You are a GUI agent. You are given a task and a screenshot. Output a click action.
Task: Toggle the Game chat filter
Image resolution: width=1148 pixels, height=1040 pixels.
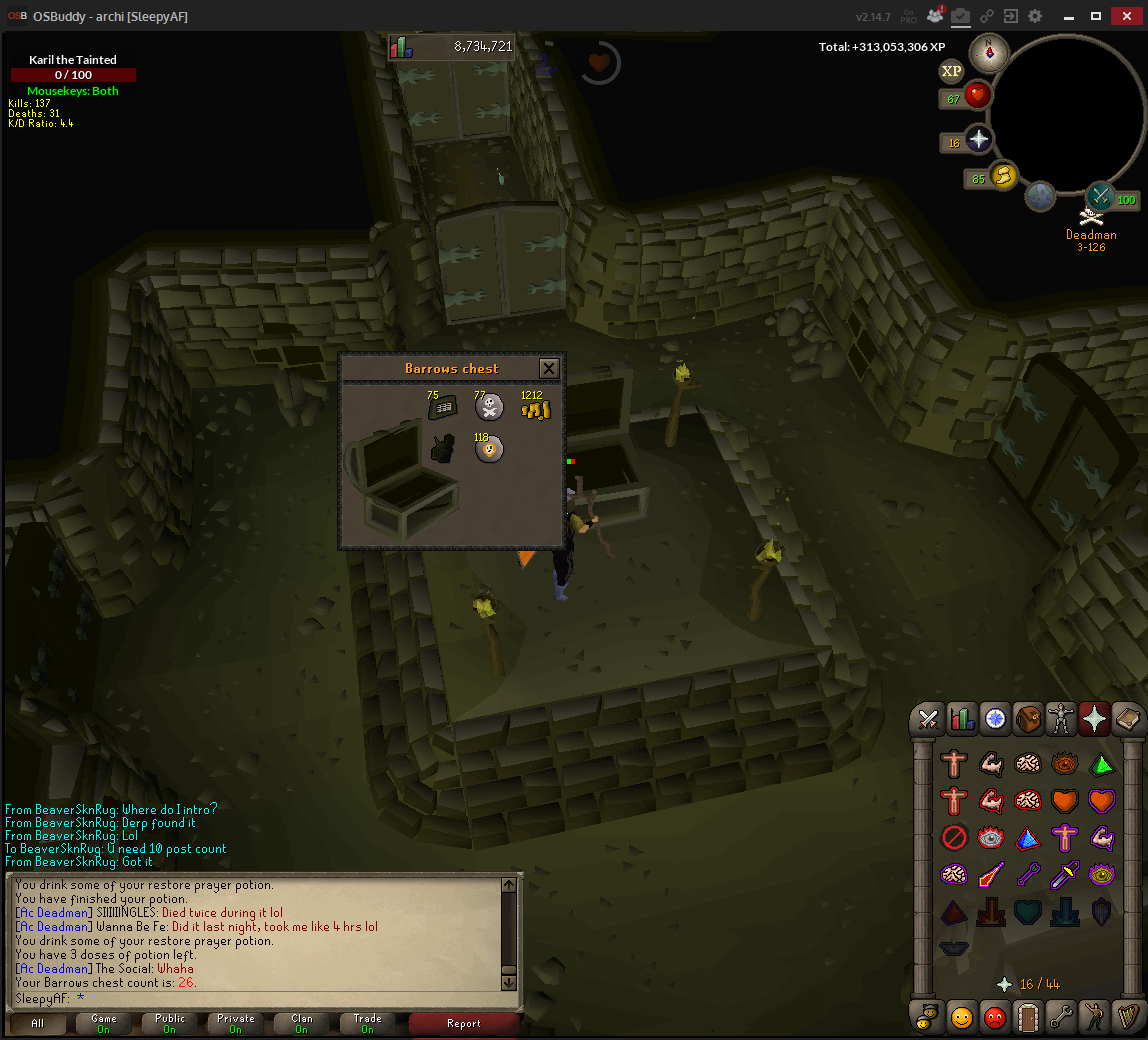coord(104,1023)
